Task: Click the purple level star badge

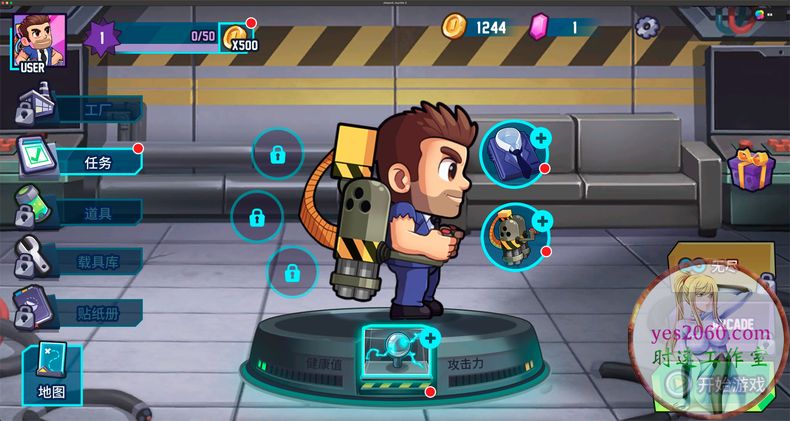Action: point(102,38)
